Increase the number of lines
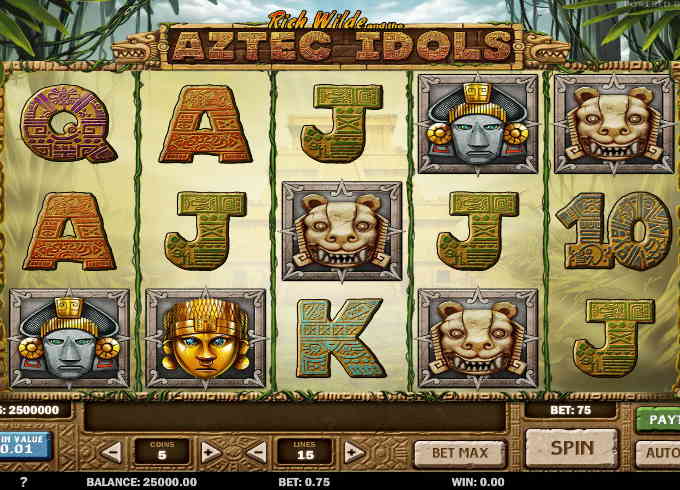 pyautogui.click(x=353, y=452)
